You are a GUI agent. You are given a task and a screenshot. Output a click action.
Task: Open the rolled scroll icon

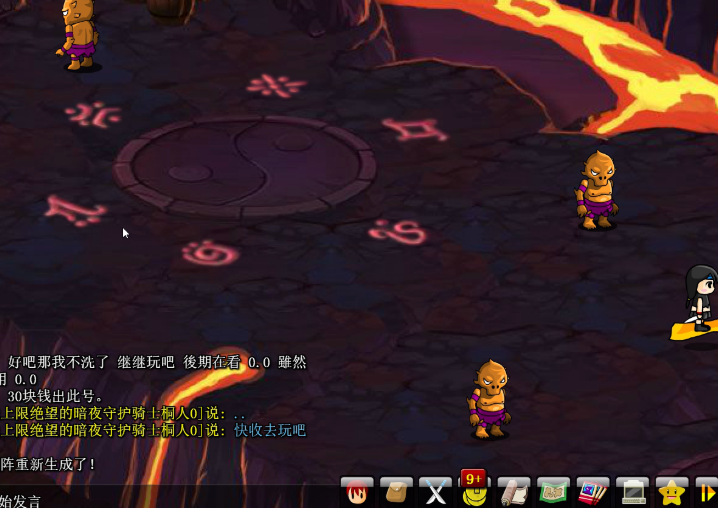point(514,492)
